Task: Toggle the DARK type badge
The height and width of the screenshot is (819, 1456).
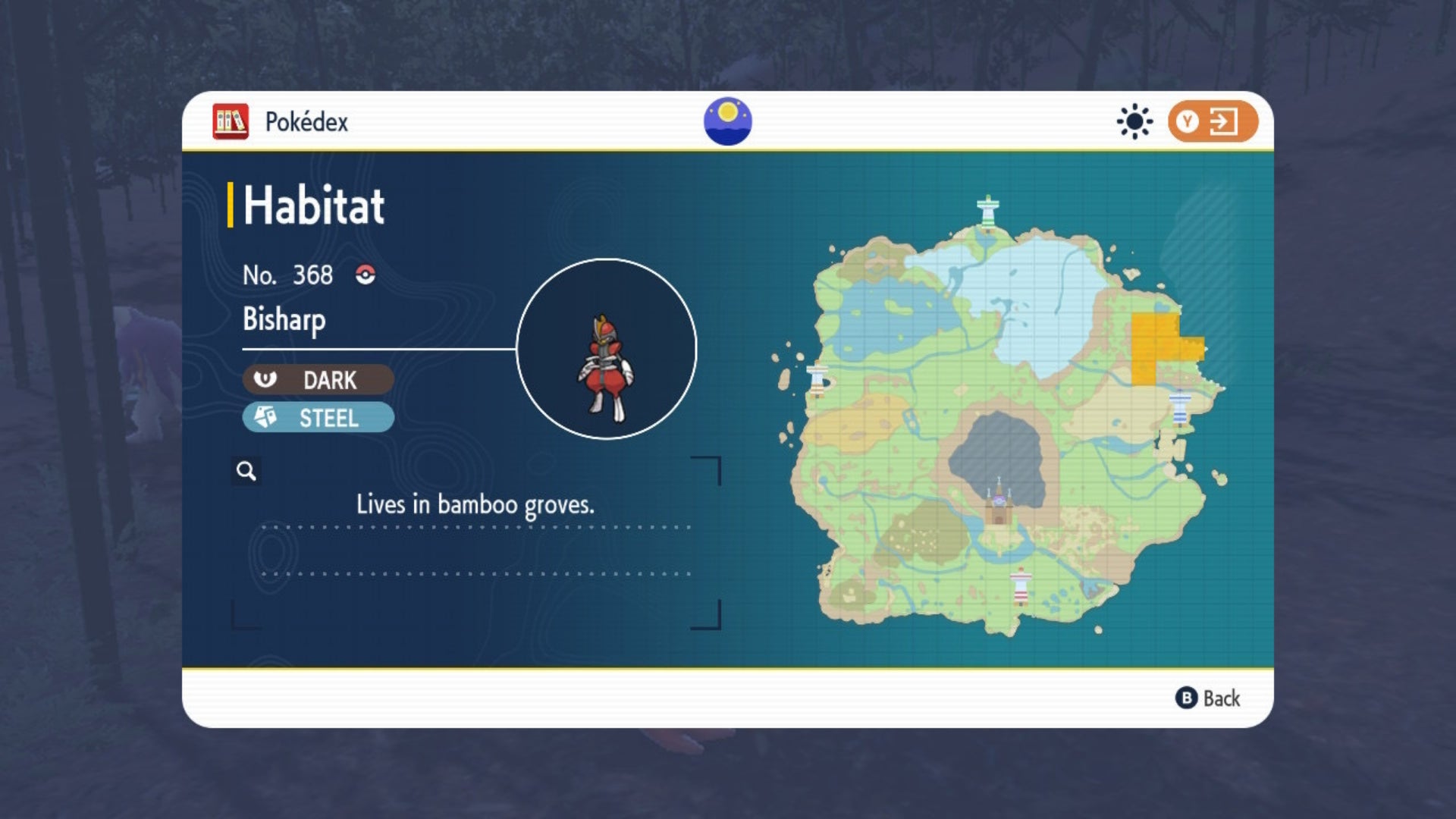Action: click(317, 380)
